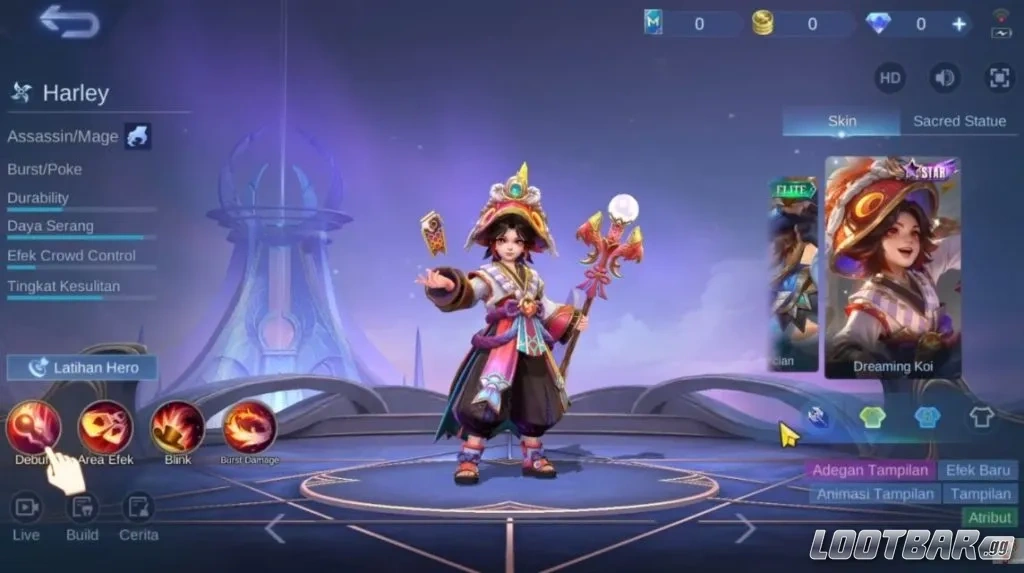Switch to the next hero arrow
Screen dimensions: 1024x573
tap(744, 527)
